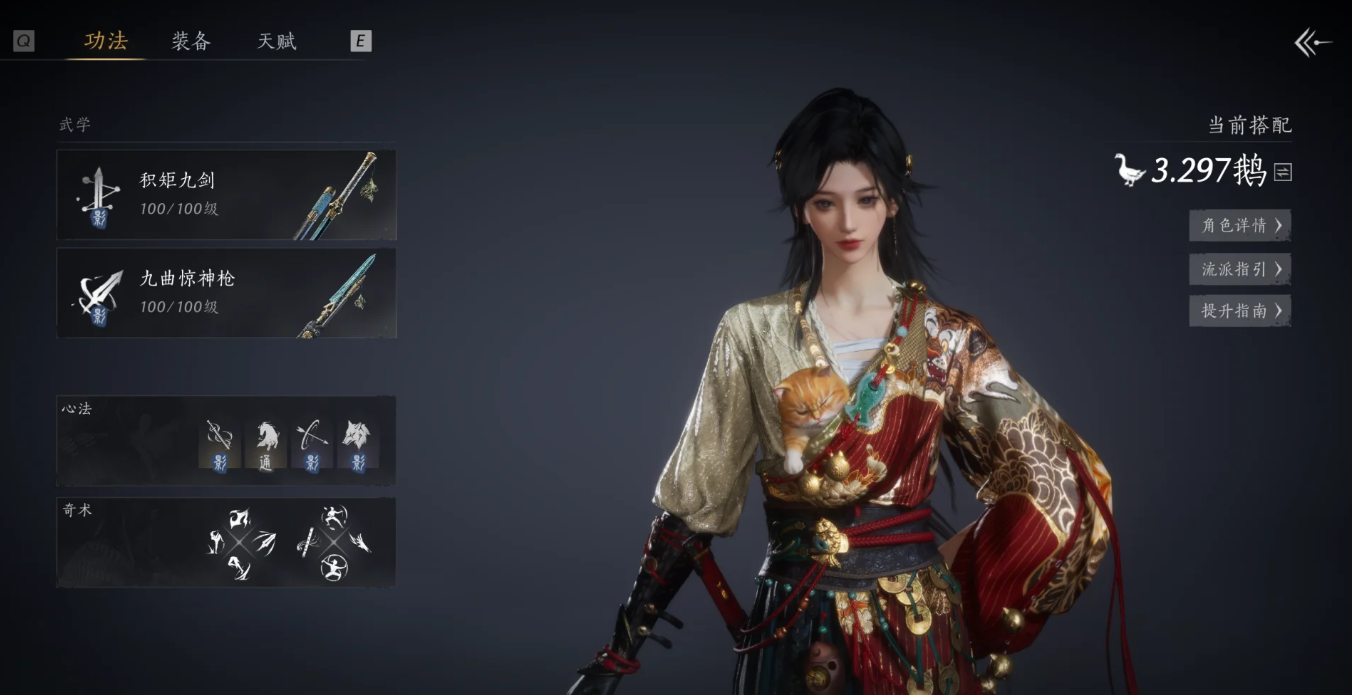Choose the horse-head 通 inner skill icon

point(265,444)
